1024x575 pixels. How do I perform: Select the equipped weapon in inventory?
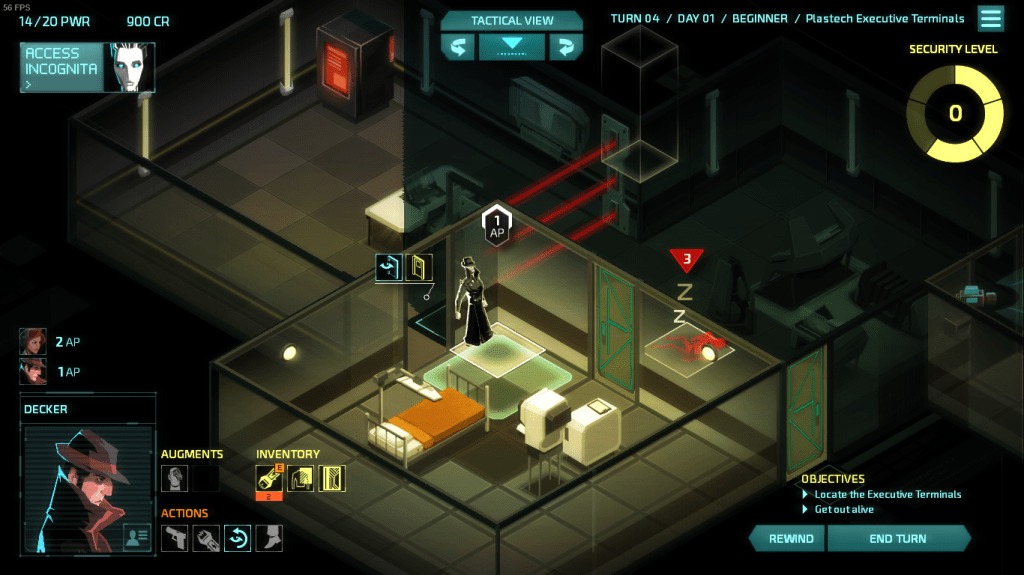270,478
